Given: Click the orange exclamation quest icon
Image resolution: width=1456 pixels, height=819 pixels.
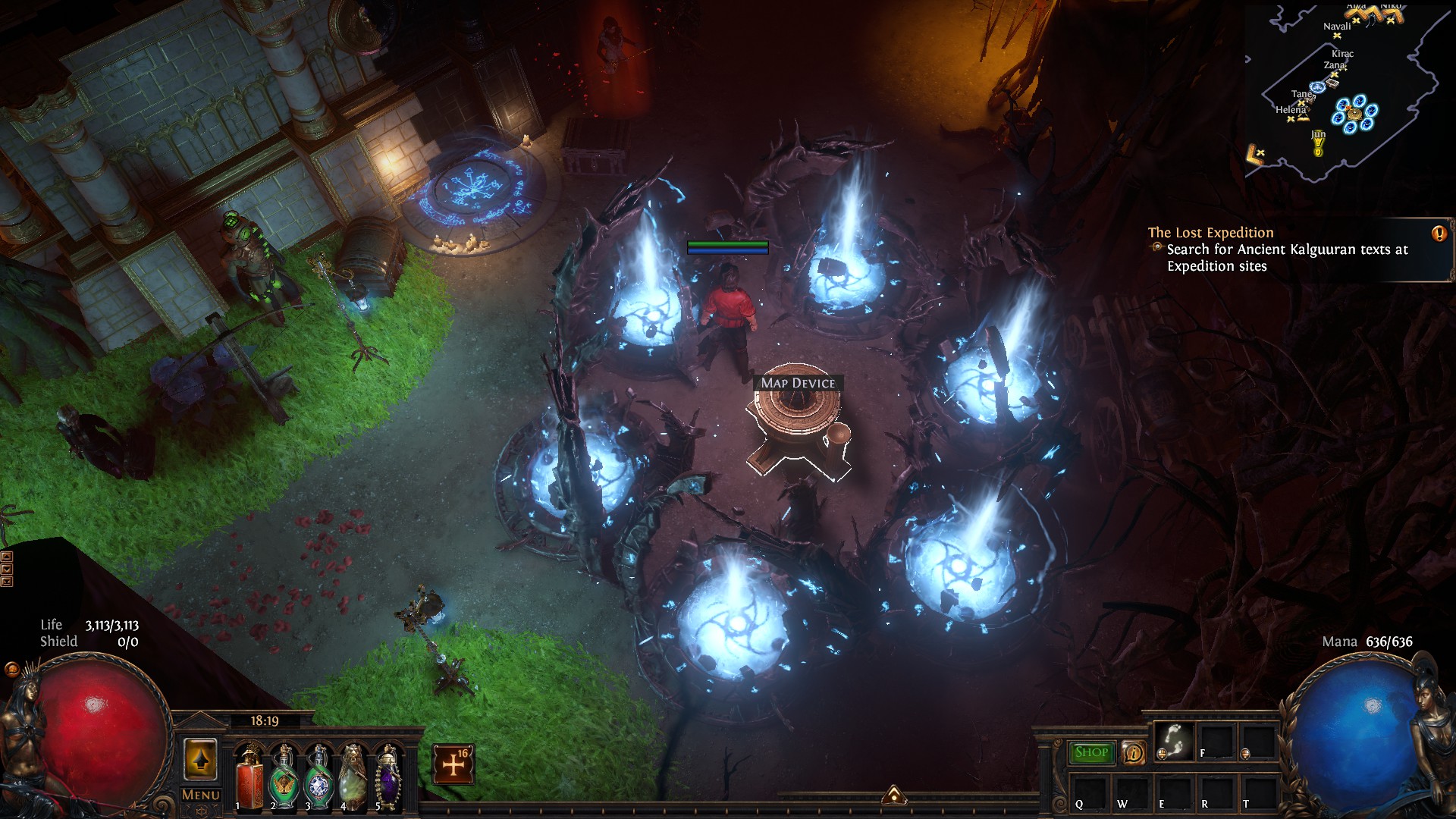Looking at the screenshot, I should click(1439, 234).
